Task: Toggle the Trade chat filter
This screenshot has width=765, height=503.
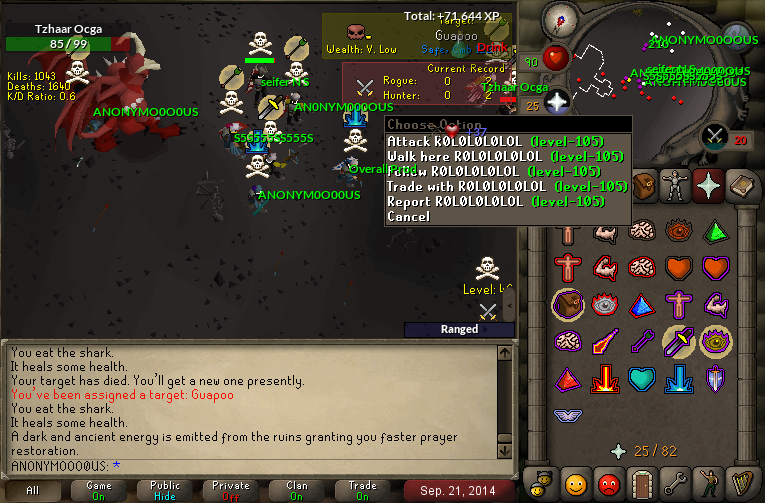Action: tap(363, 491)
